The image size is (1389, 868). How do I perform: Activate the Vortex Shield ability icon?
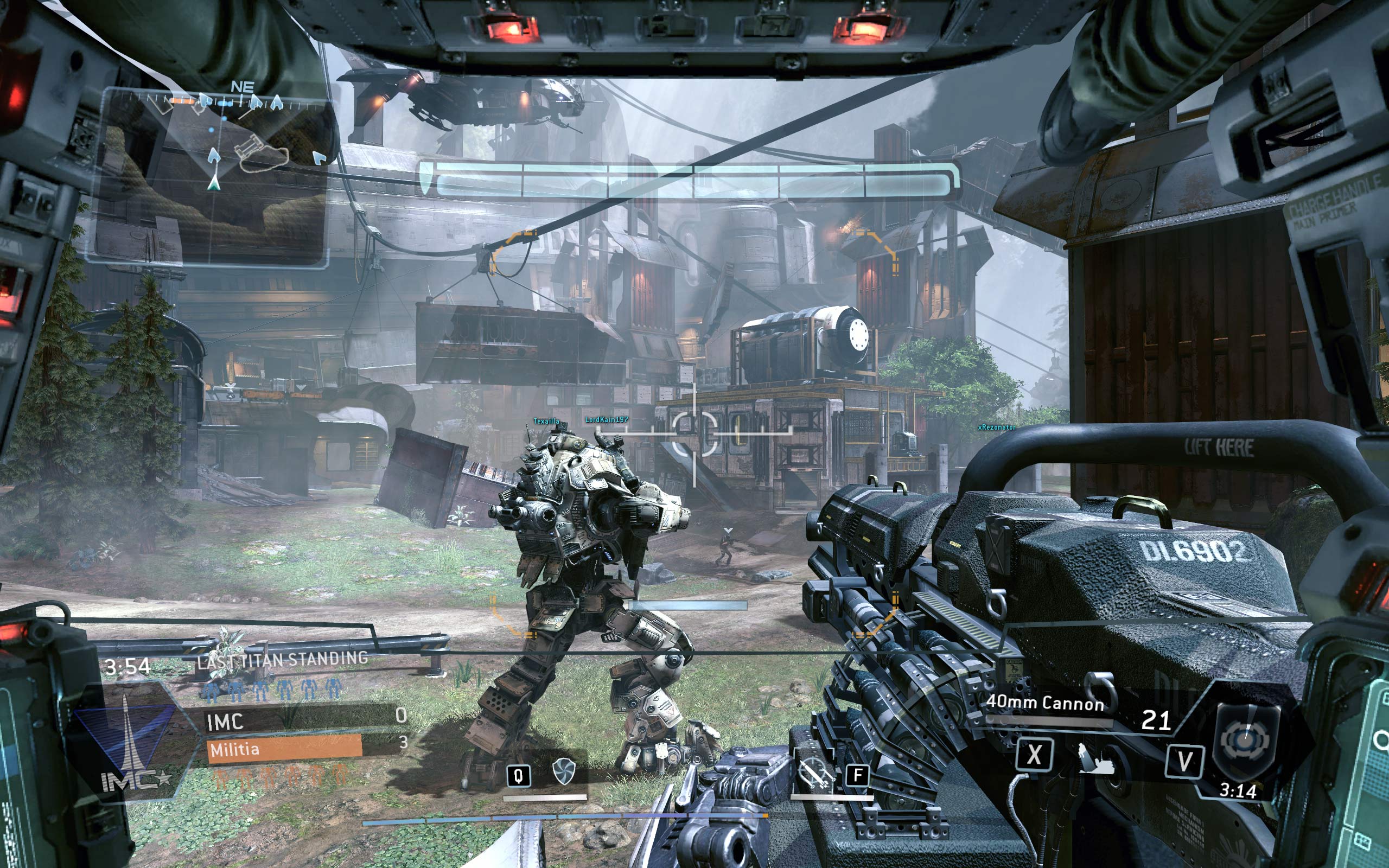point(563,771)
